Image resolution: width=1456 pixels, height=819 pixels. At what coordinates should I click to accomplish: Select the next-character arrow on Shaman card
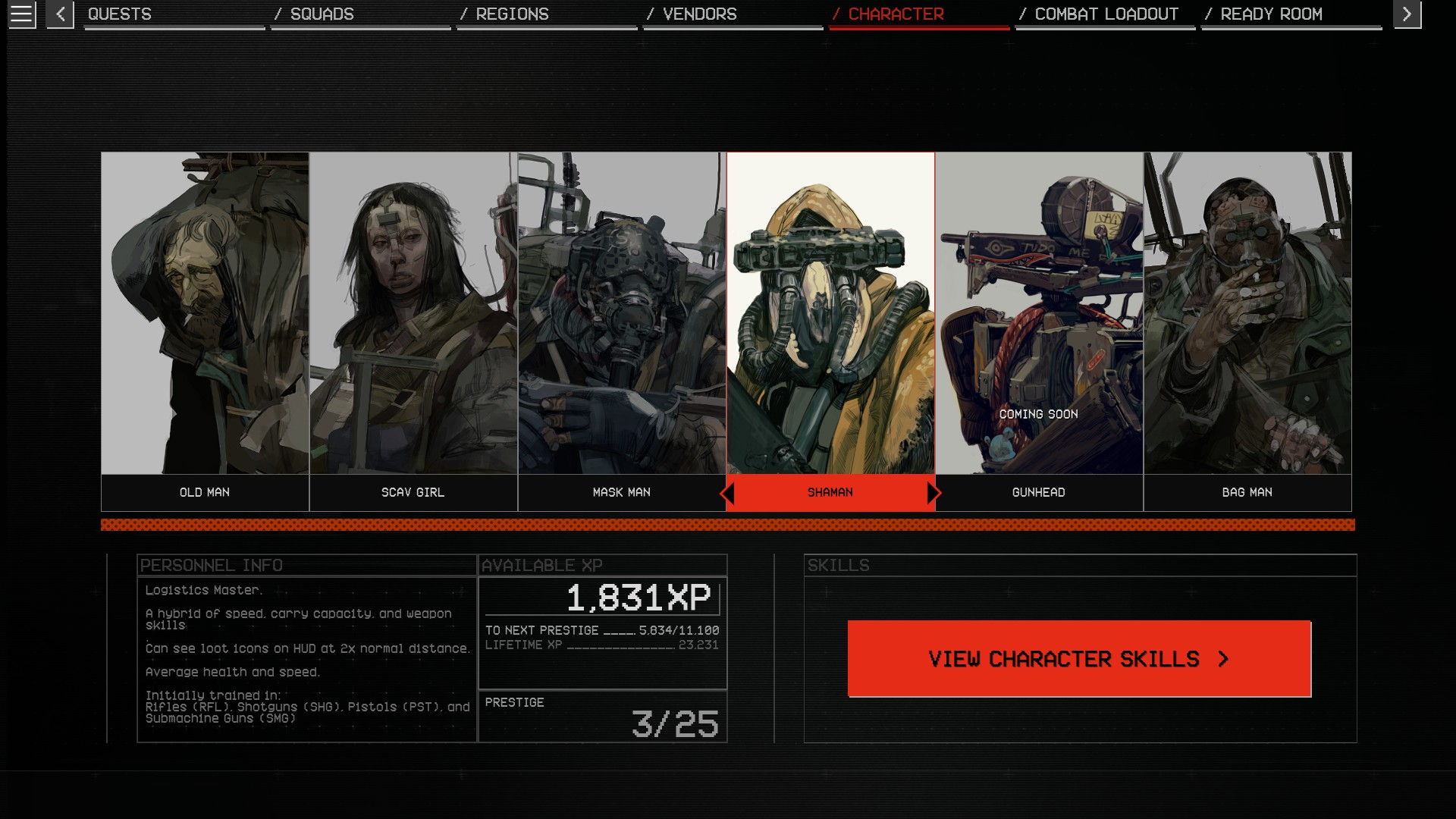pos(933,493)
